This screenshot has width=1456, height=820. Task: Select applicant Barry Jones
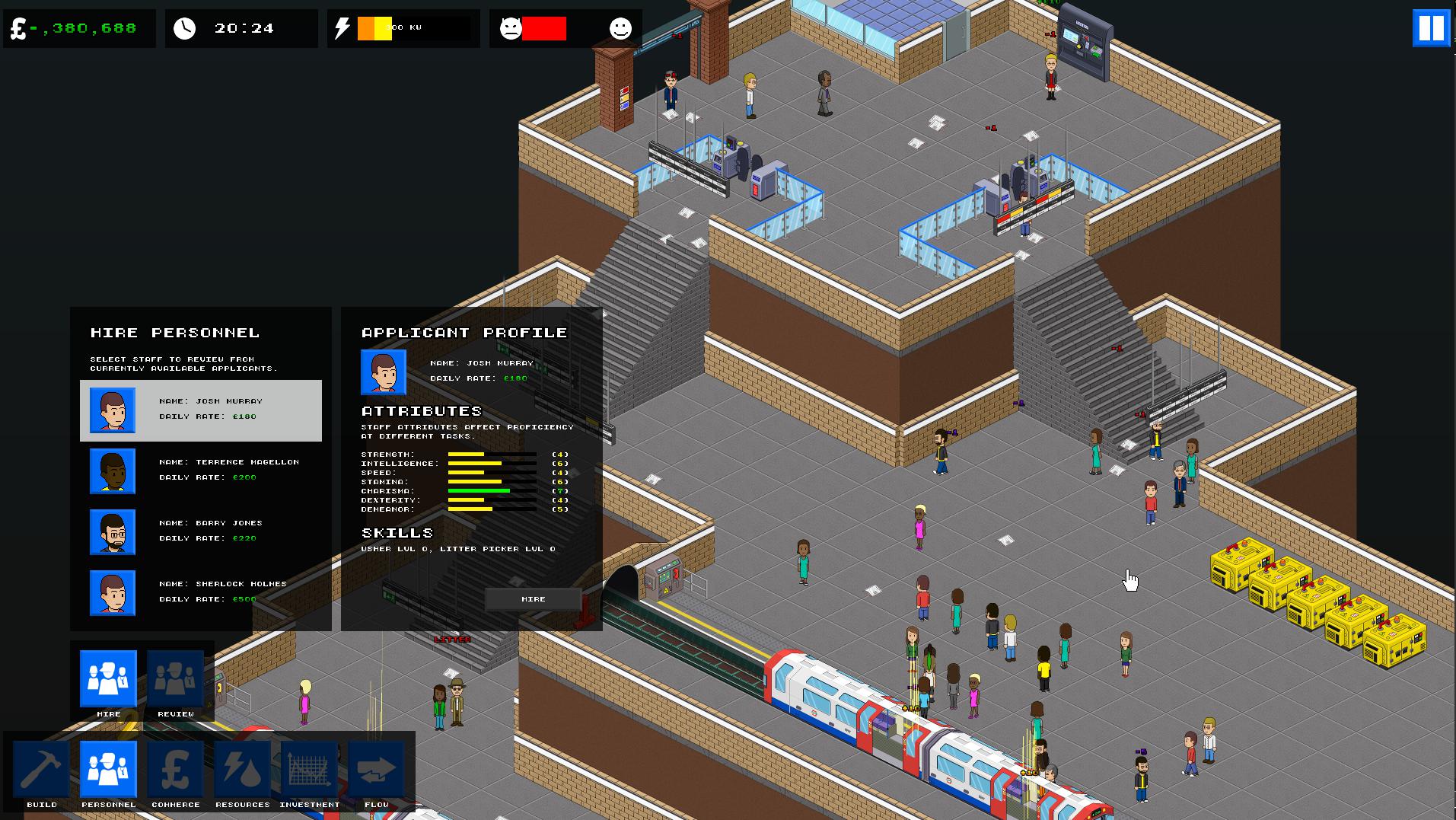pyautogui.click(x=200, y=531)
